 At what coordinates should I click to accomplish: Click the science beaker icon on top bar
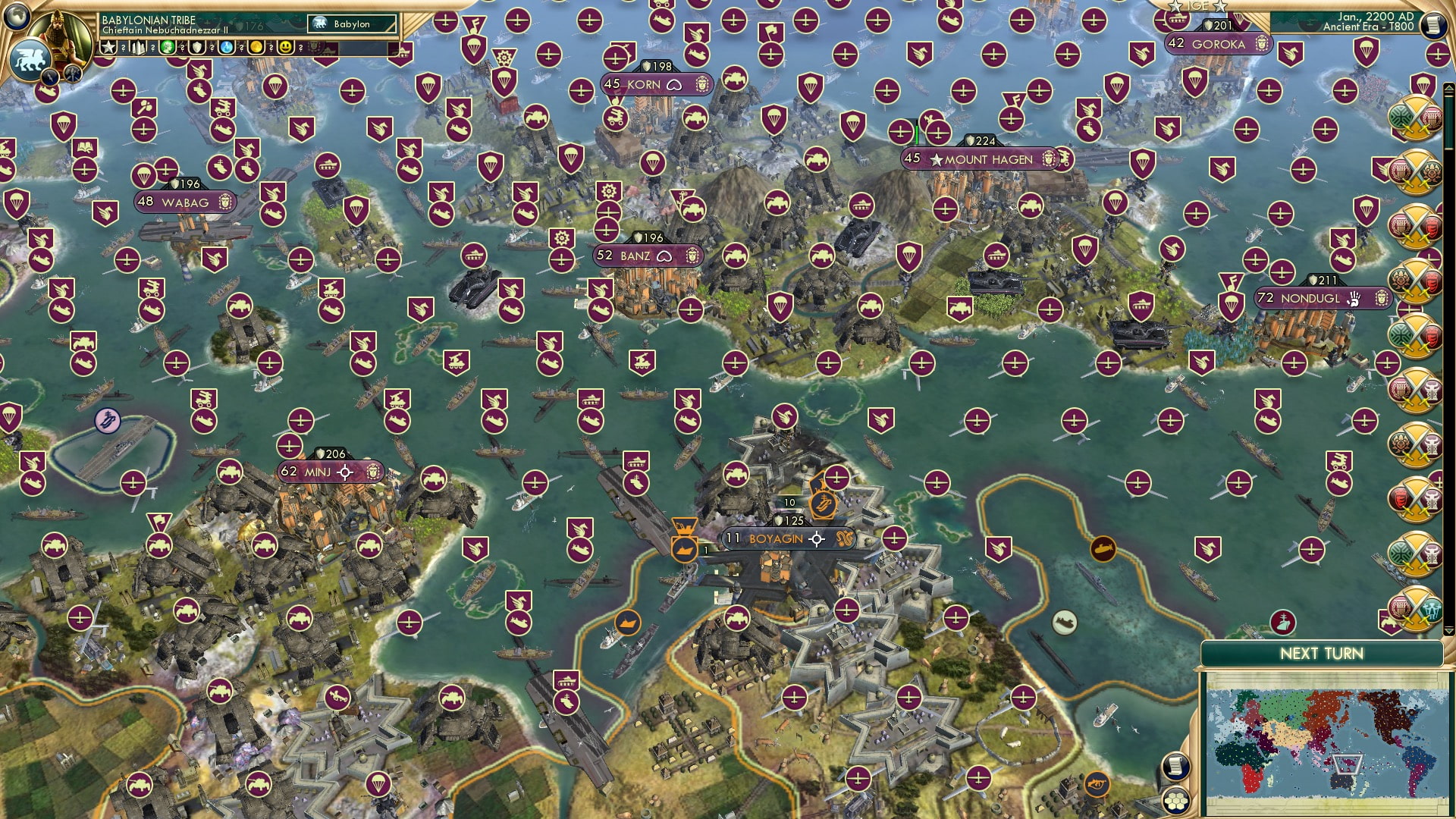click(x=225, y=47)
